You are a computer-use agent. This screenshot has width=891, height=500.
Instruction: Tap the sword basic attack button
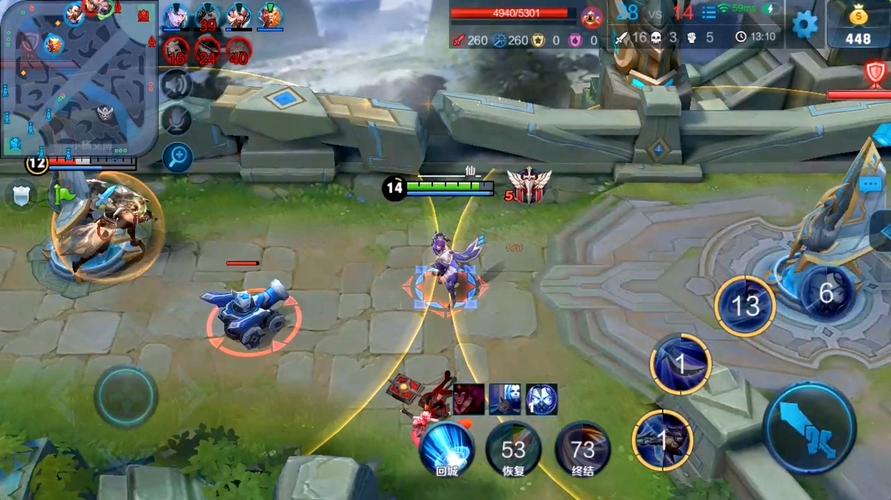point(809,428)
